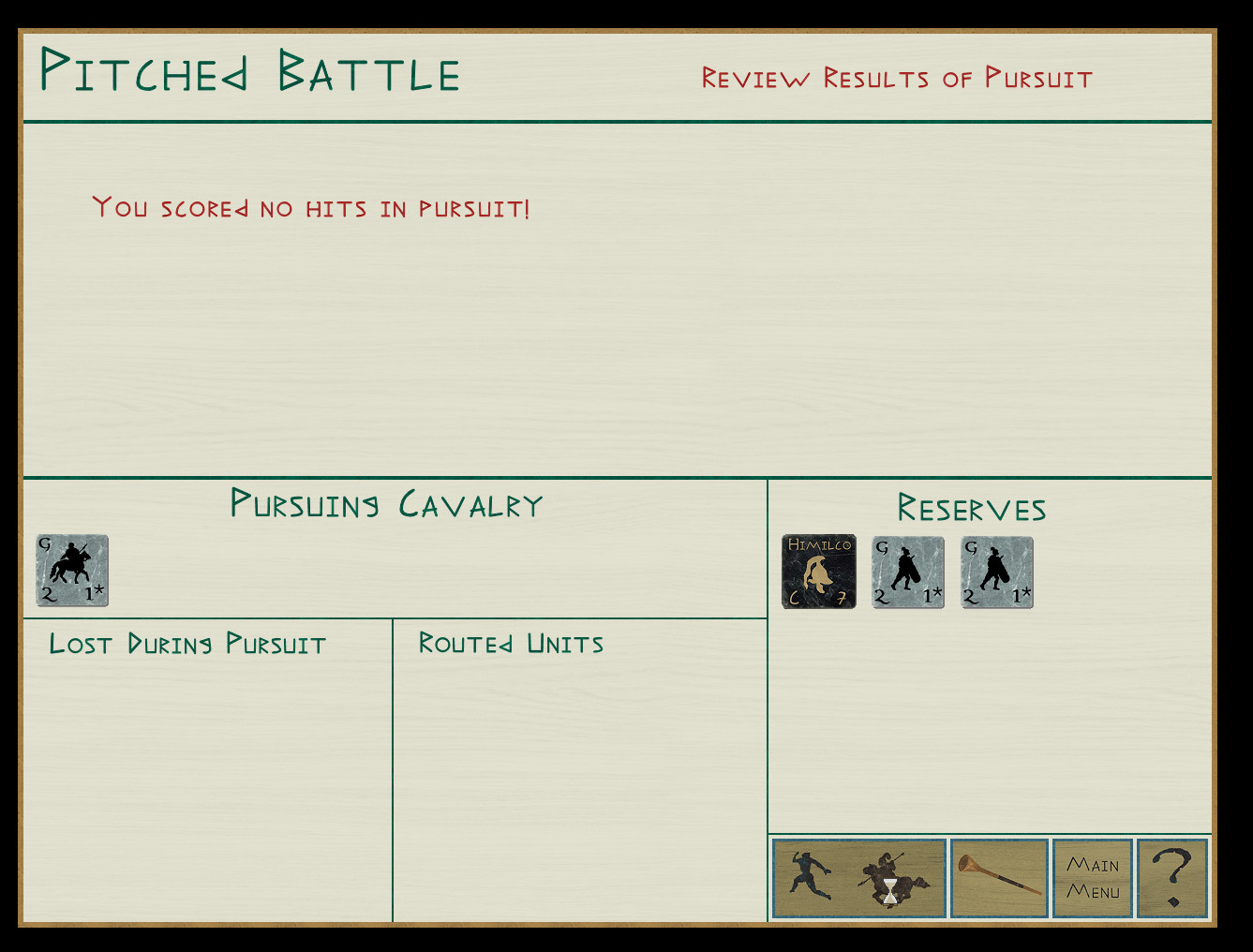
Task: Click the horn trumpet button
Action: pos(999,878)
